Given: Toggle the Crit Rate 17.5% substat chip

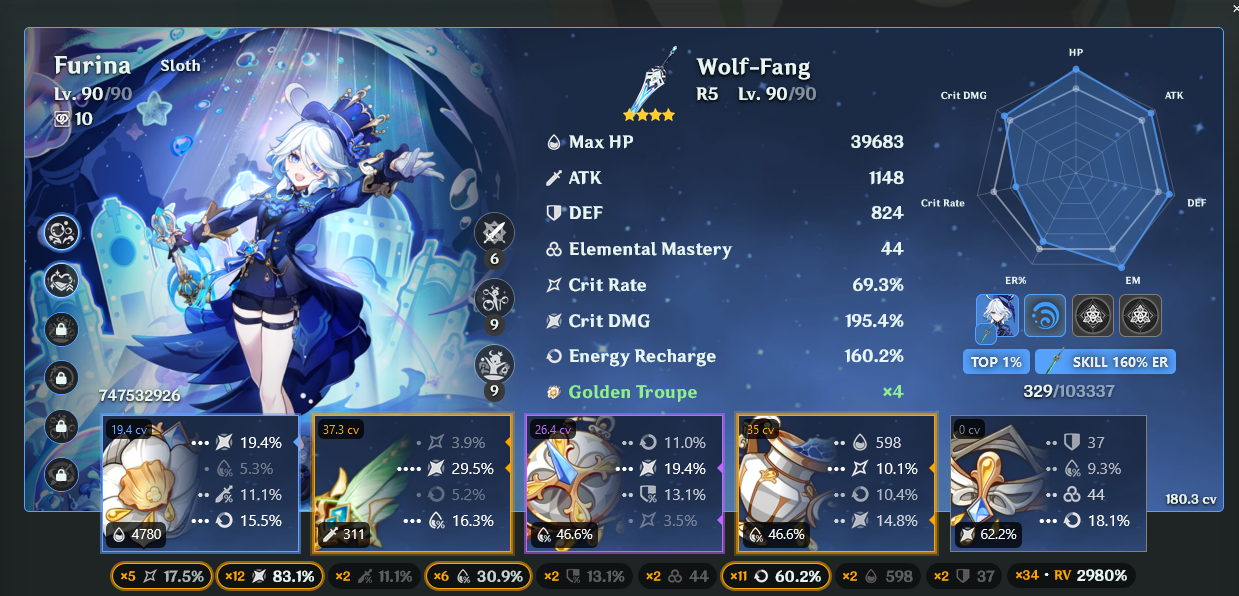Looking at the screenshot, I should click(x=162, y=576).
